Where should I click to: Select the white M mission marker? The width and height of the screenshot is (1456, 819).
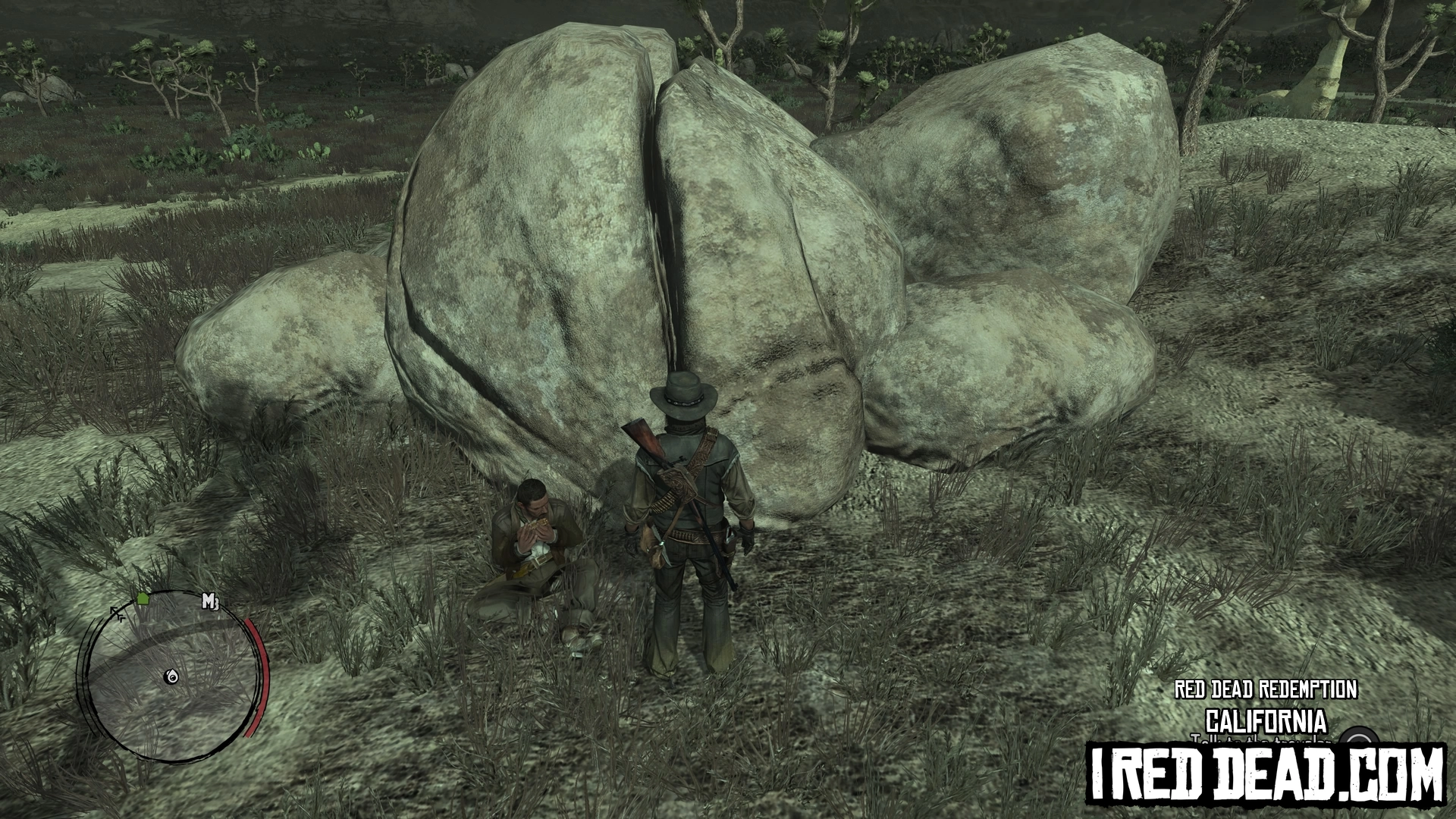click(x=210, y=603)
